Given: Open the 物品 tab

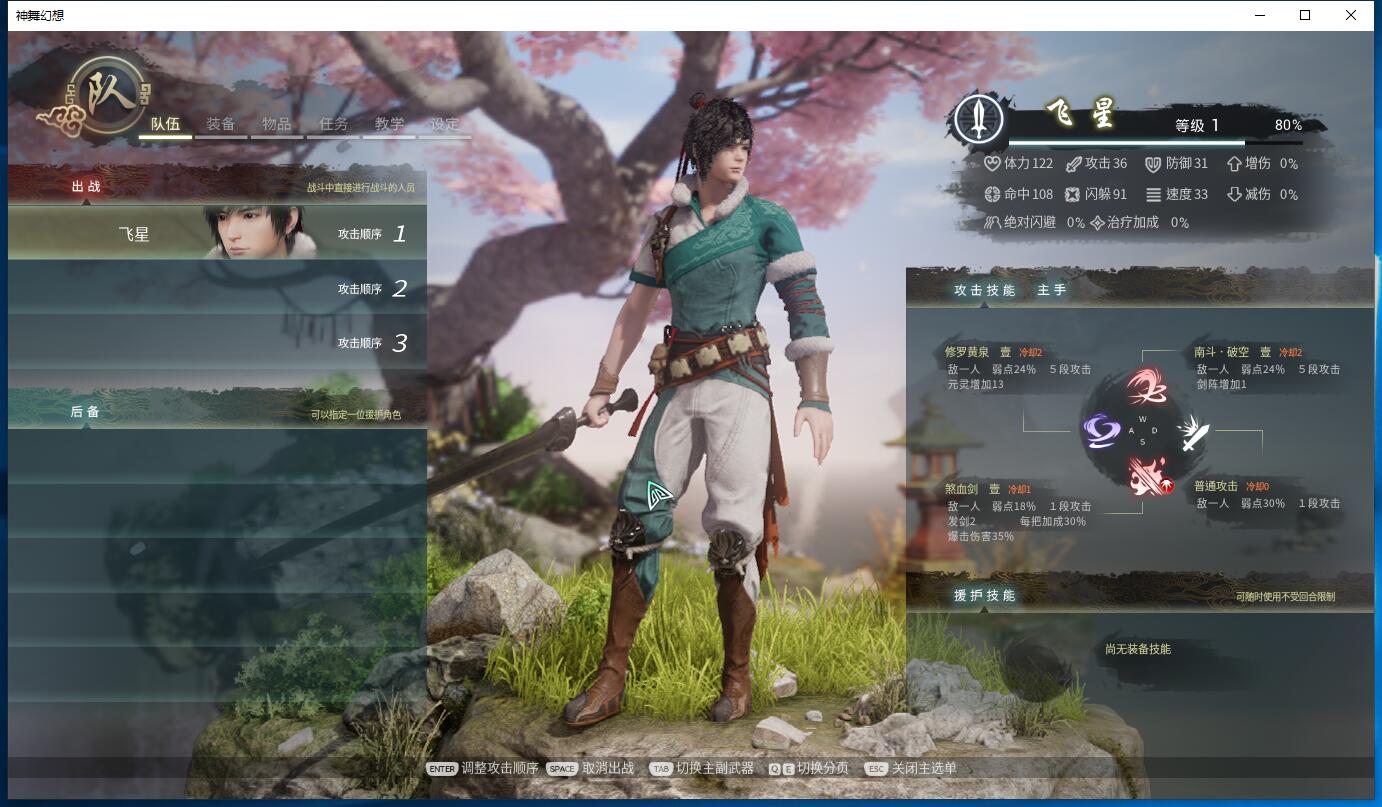Looking at the screenshot, I should [x=277, y=124].
